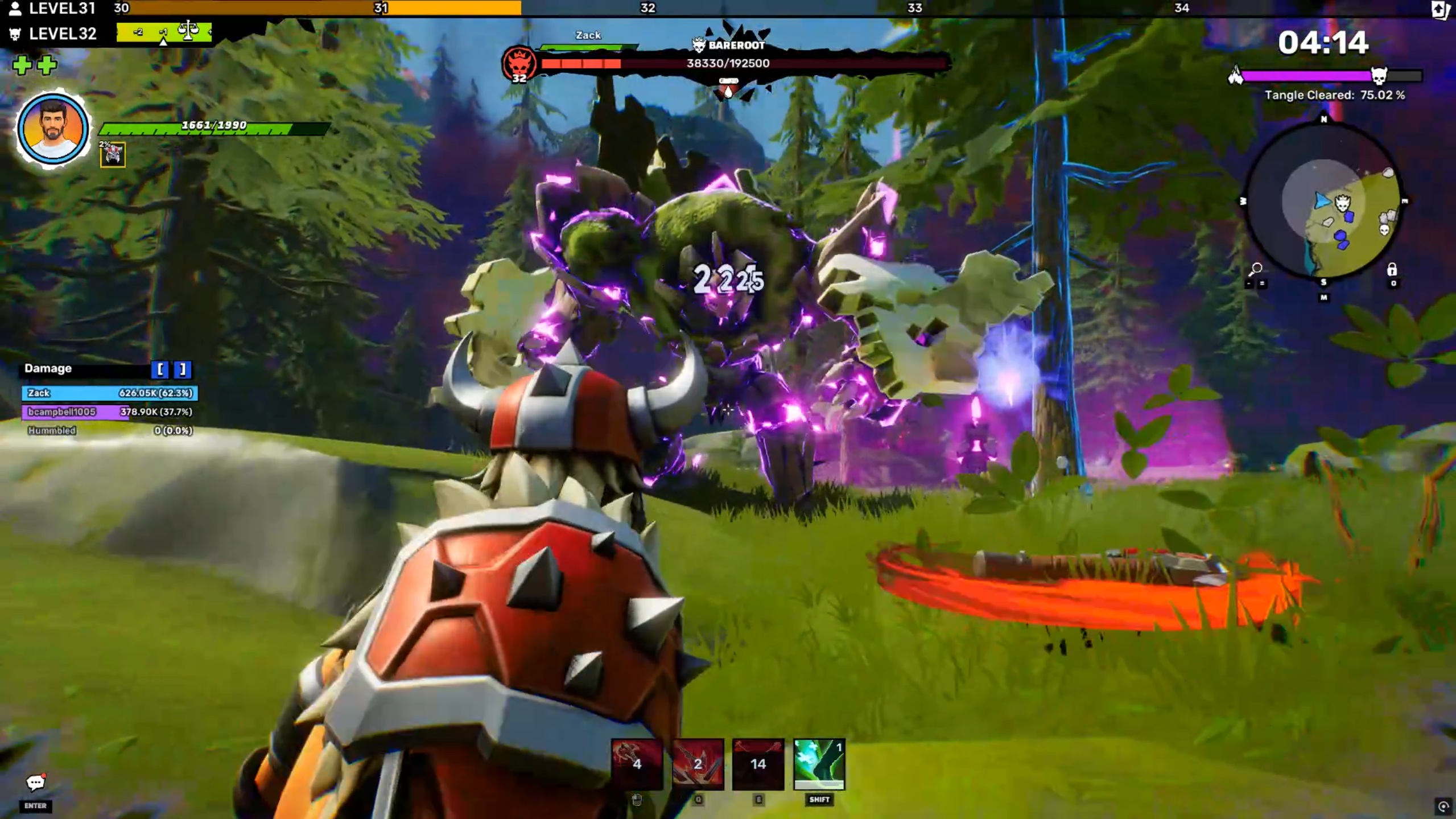Viewport: 1456px width, 819px height.
Task: Click the right bracket damage meter button
Action: 183,369
